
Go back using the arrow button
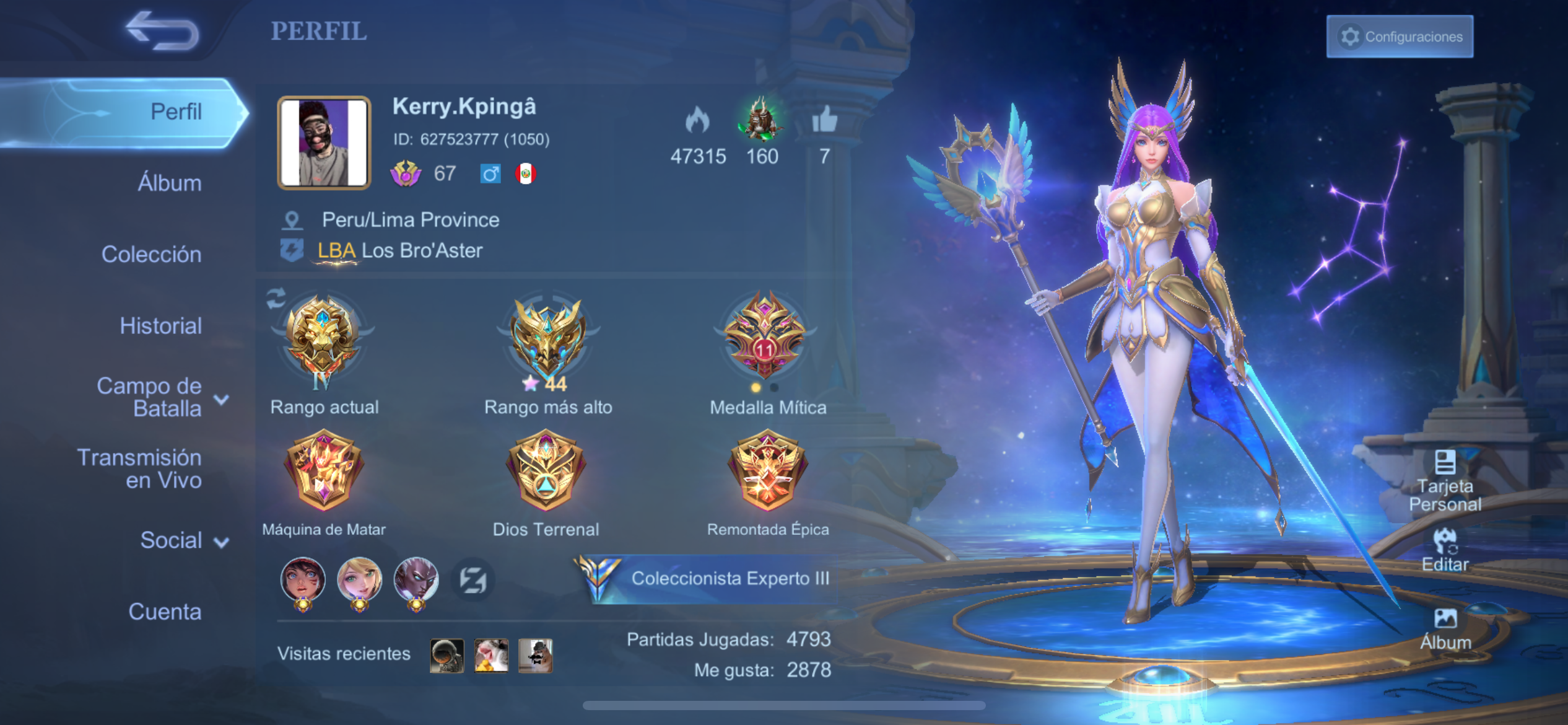pyautogui.click(x=162, y=31)
